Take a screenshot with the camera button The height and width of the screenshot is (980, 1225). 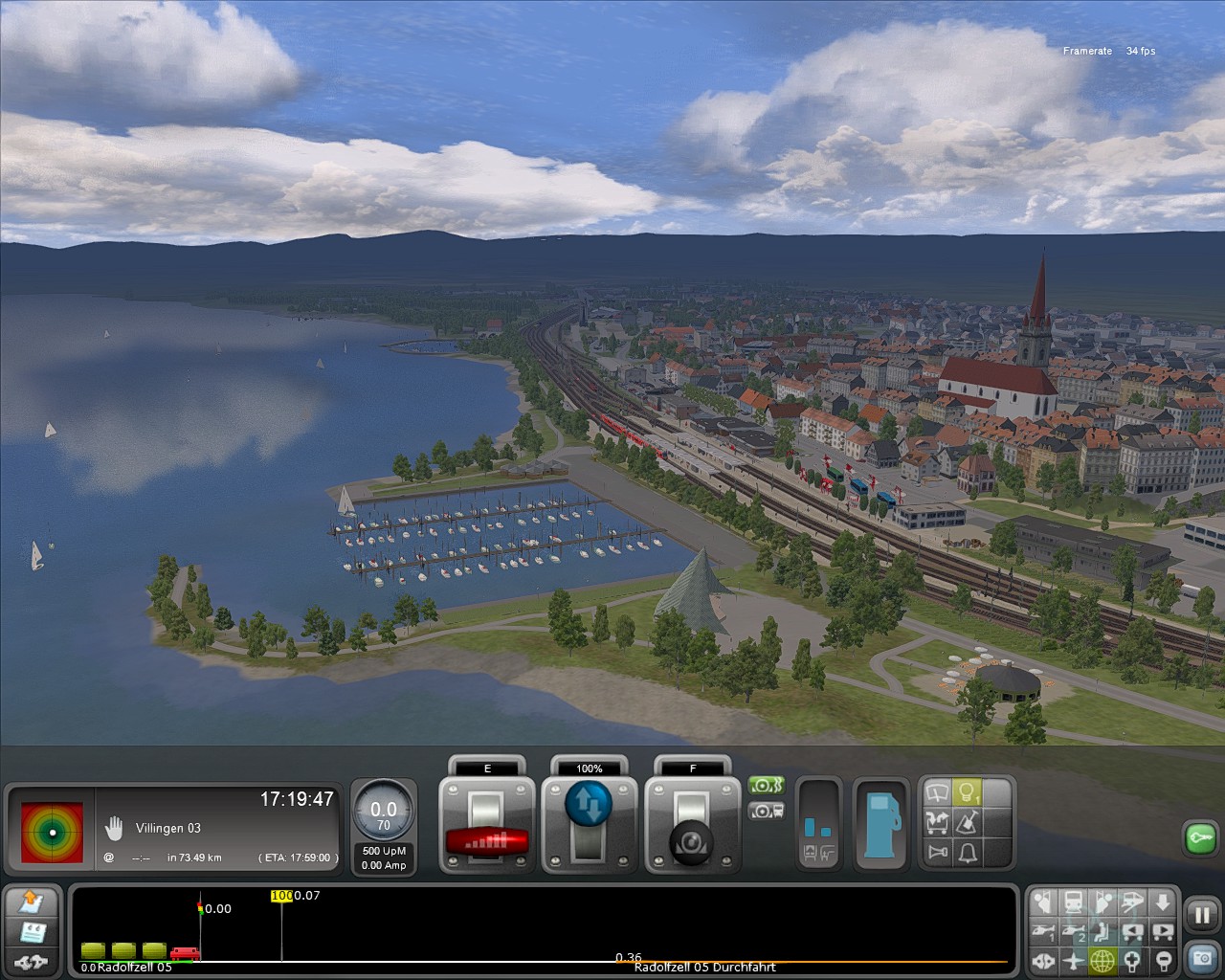pos(1201,956)
